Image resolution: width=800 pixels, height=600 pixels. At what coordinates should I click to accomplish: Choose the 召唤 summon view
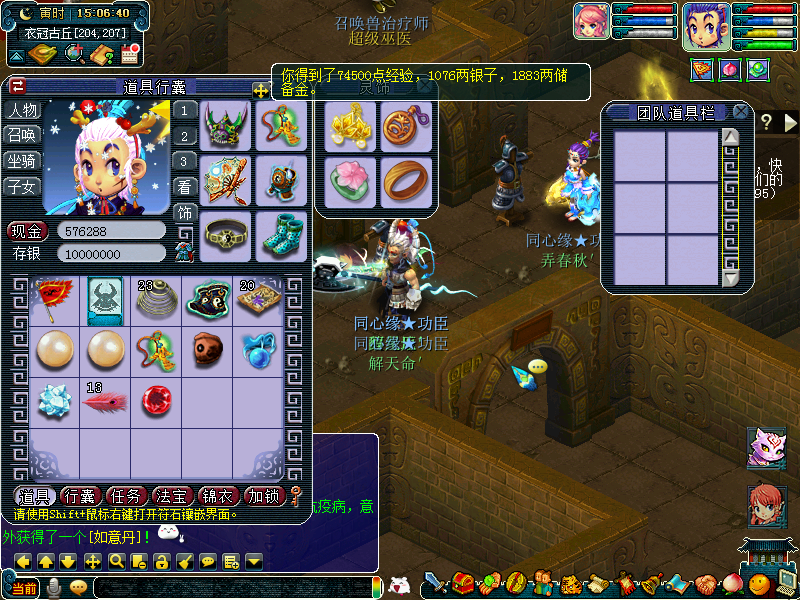[22, 135]
